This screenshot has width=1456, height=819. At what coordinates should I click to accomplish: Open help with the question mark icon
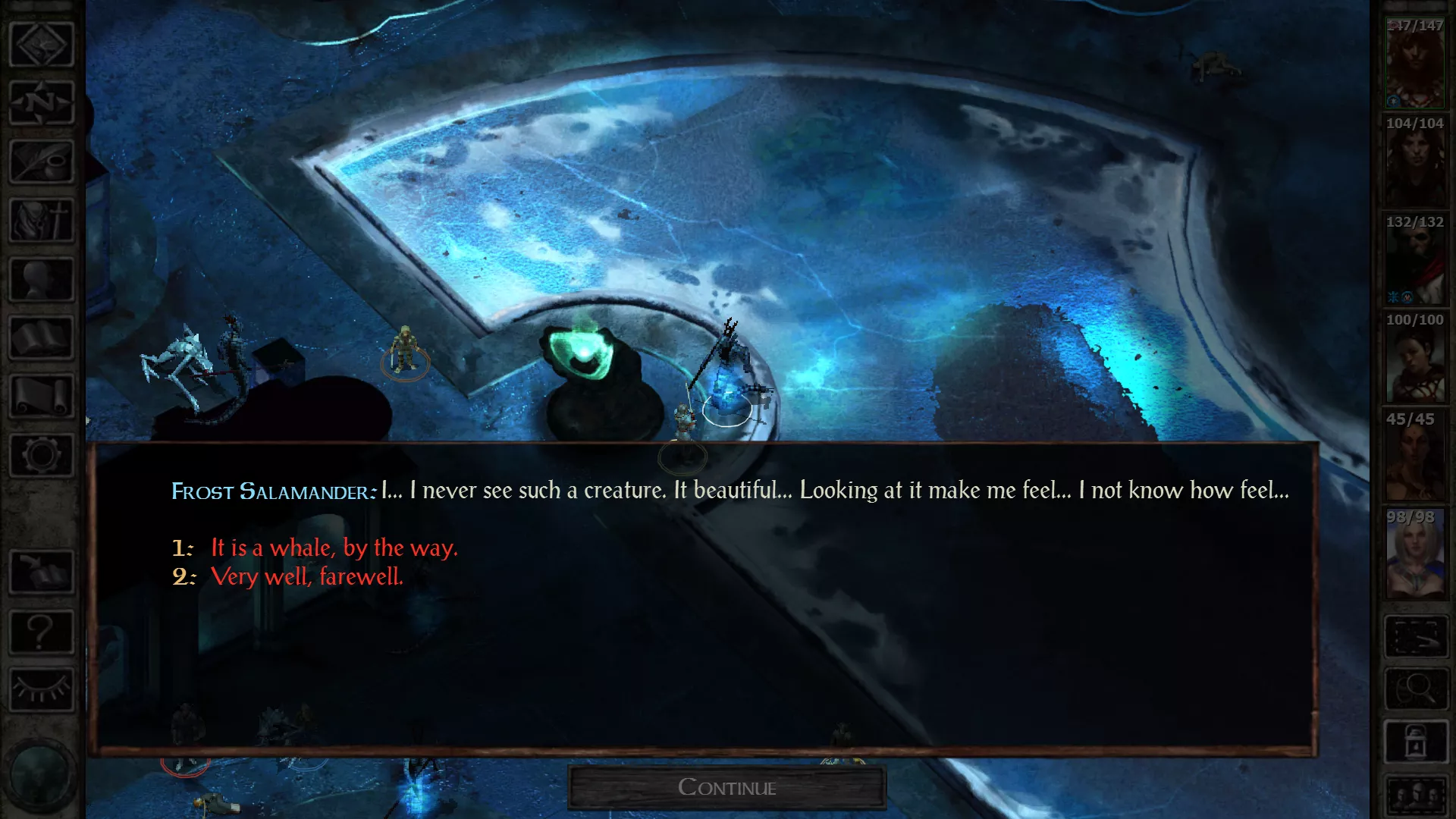tap(42, 631)
